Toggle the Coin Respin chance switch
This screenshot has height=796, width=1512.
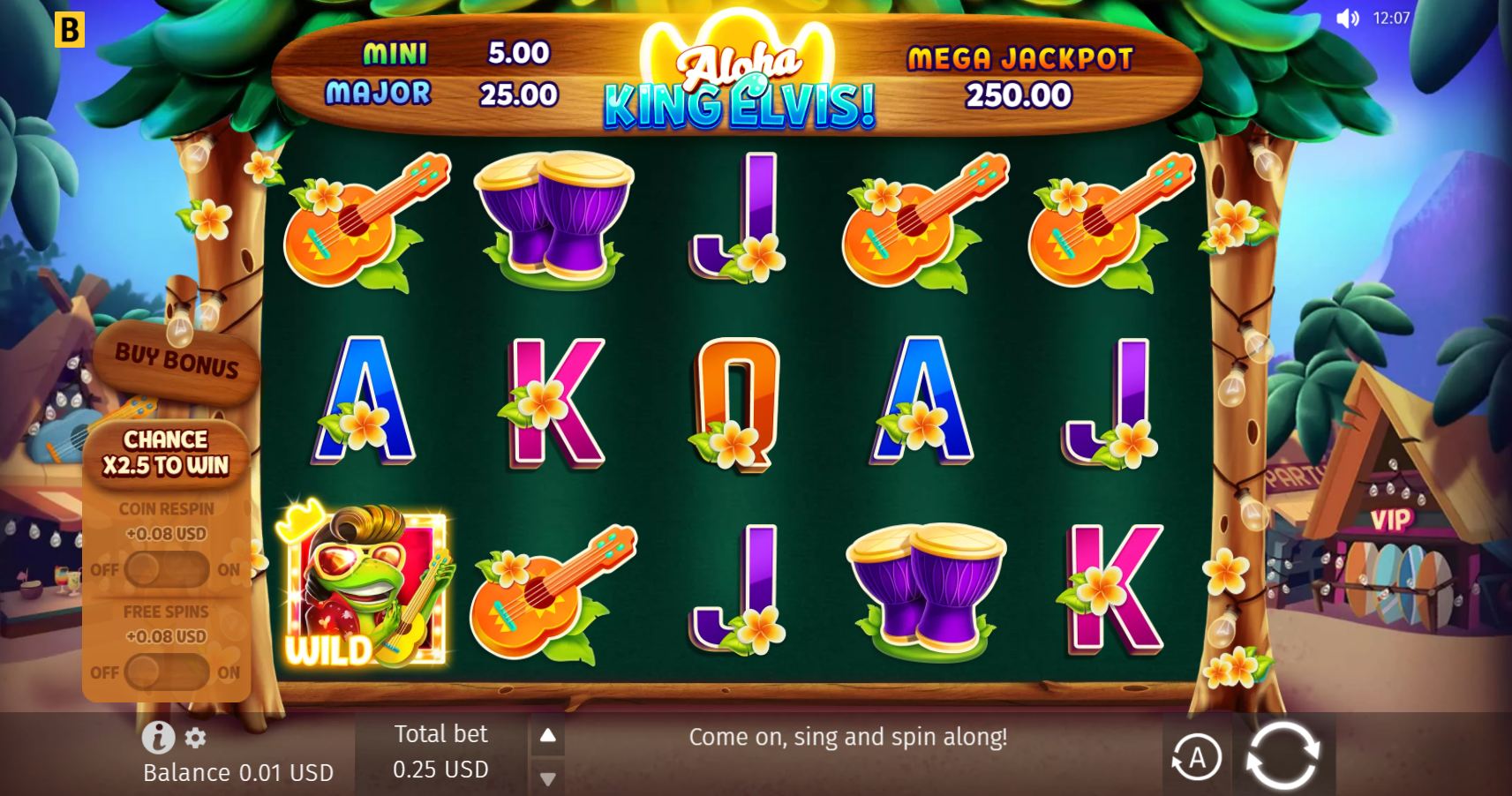click(x=166, y=569)
